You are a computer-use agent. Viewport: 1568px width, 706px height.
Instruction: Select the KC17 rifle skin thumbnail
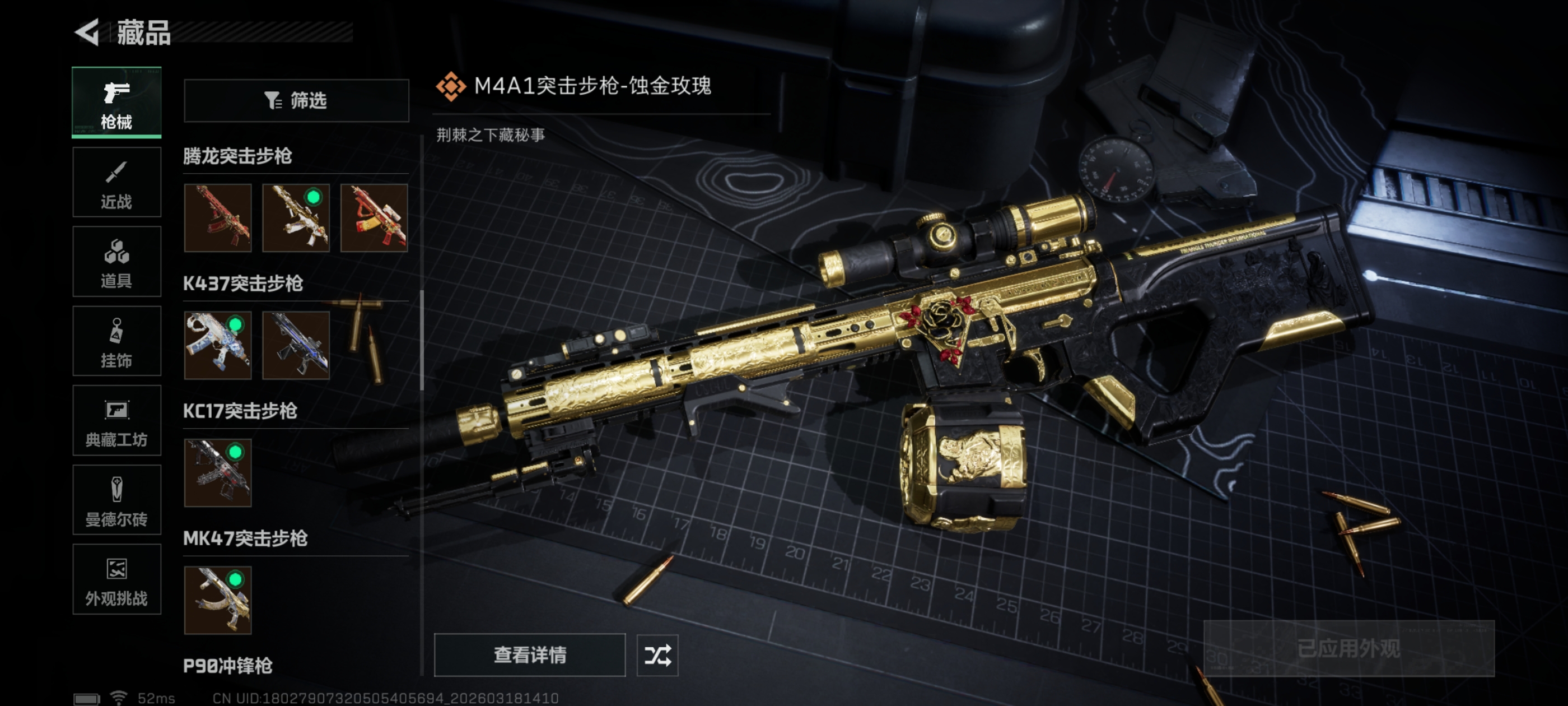pos(218,473)
